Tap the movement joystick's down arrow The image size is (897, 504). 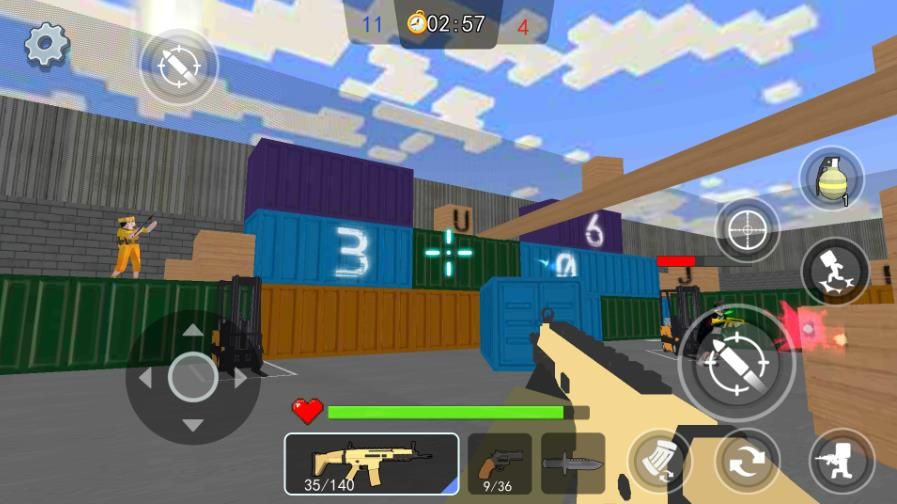point(193,425)
